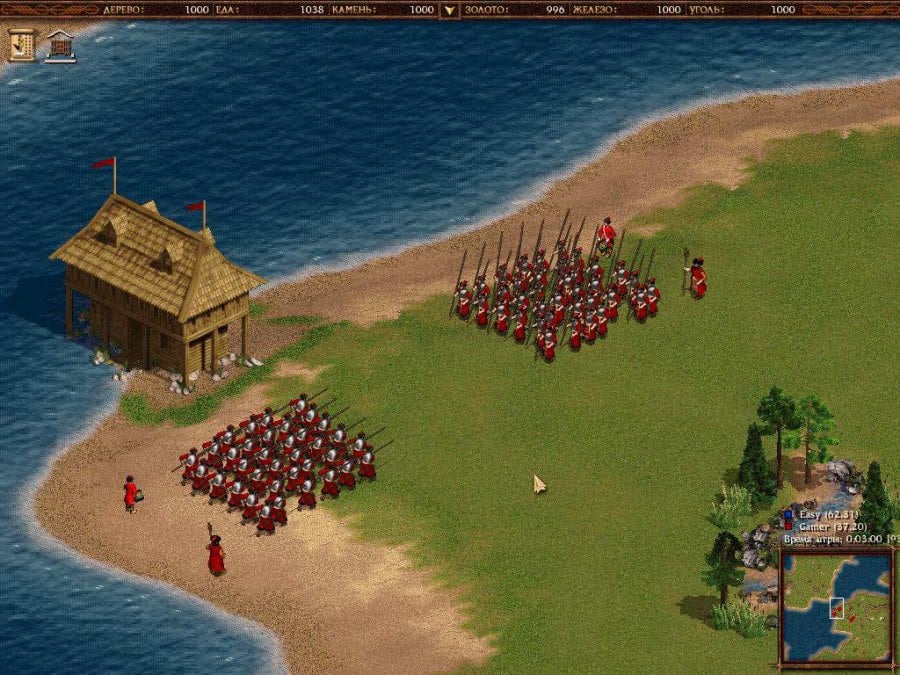Click on the minimap

pos(836,608)
